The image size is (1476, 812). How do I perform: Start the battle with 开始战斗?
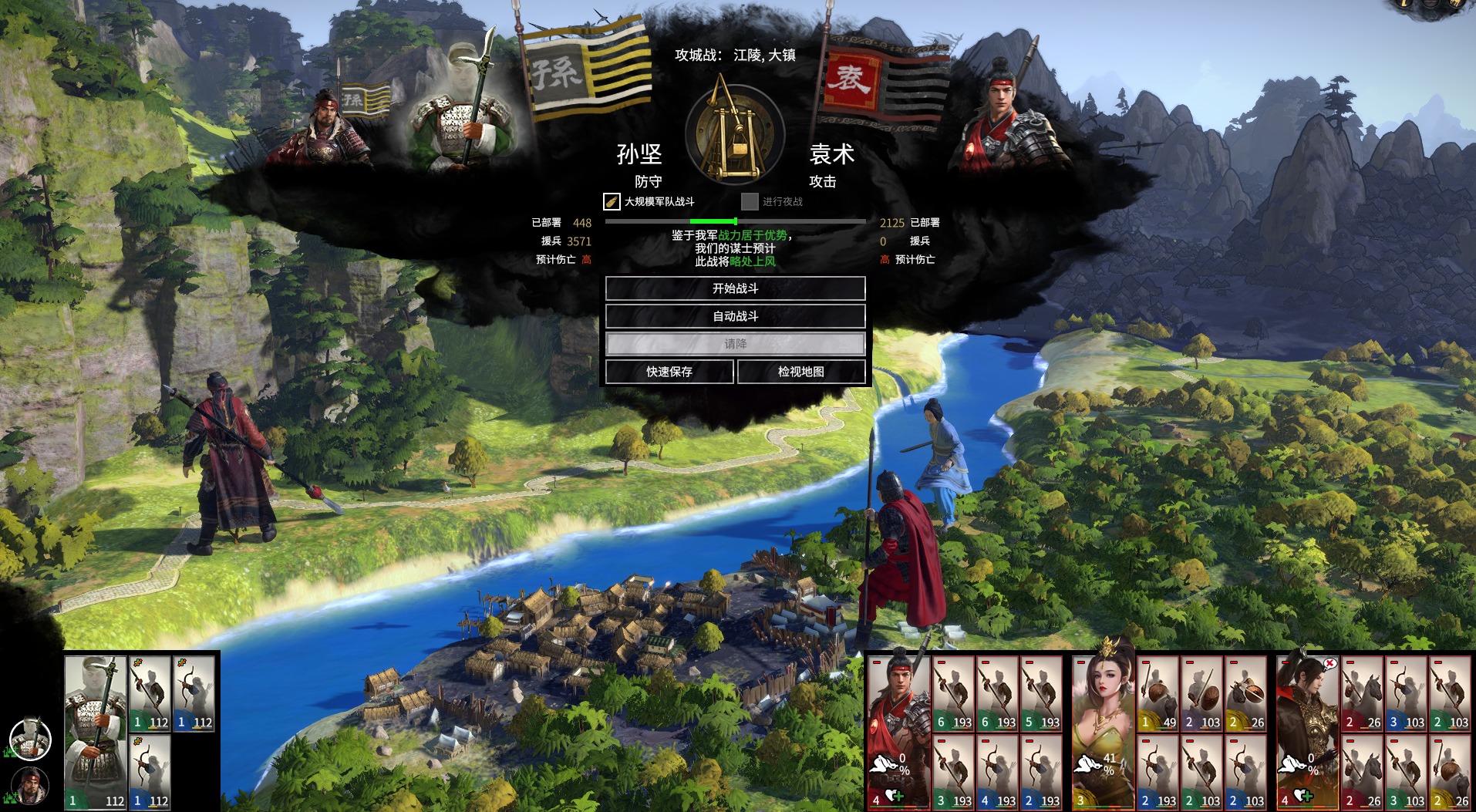[x=735, y=288]
